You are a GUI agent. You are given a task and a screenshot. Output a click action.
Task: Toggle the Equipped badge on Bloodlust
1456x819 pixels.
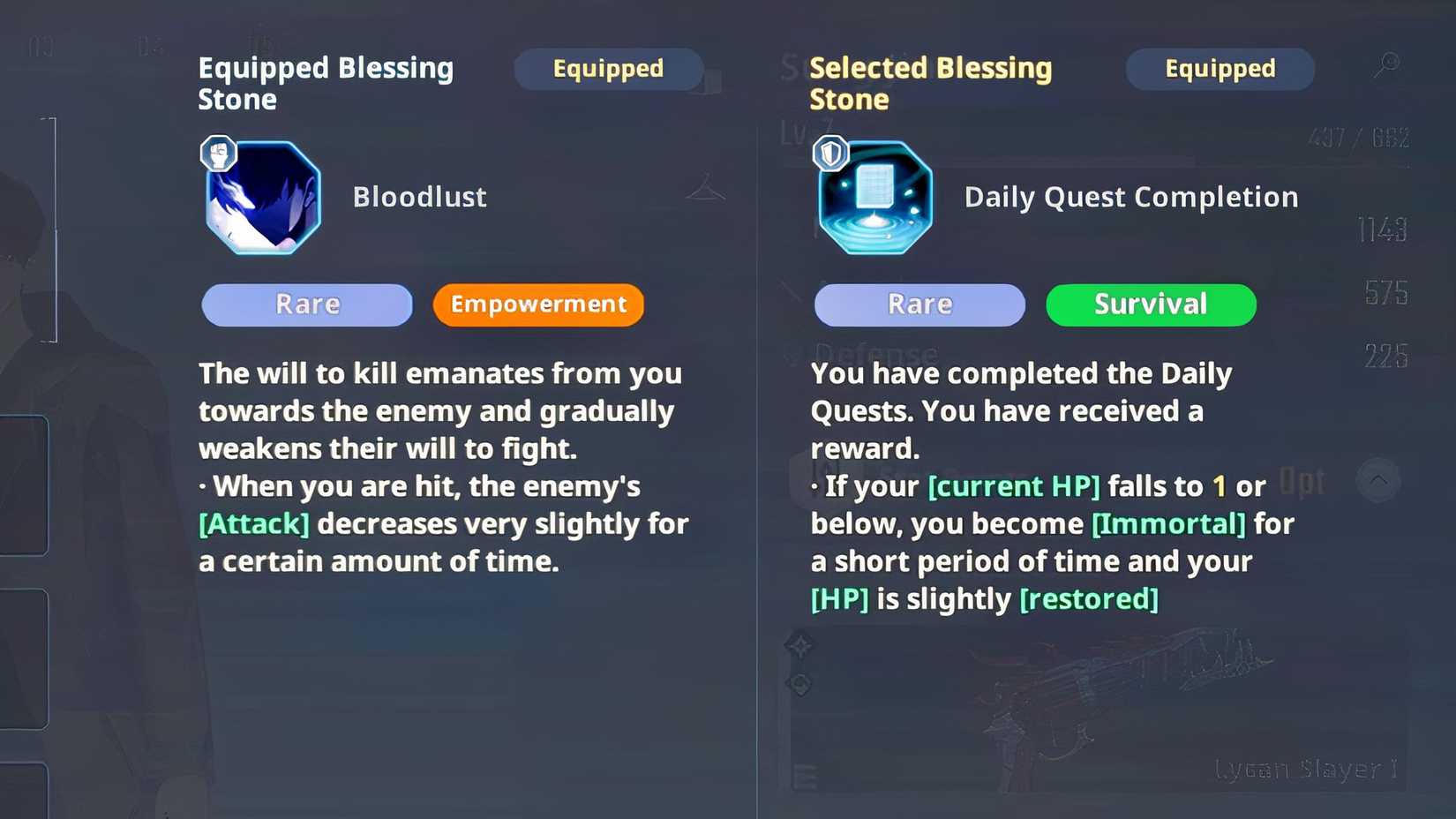608,69
